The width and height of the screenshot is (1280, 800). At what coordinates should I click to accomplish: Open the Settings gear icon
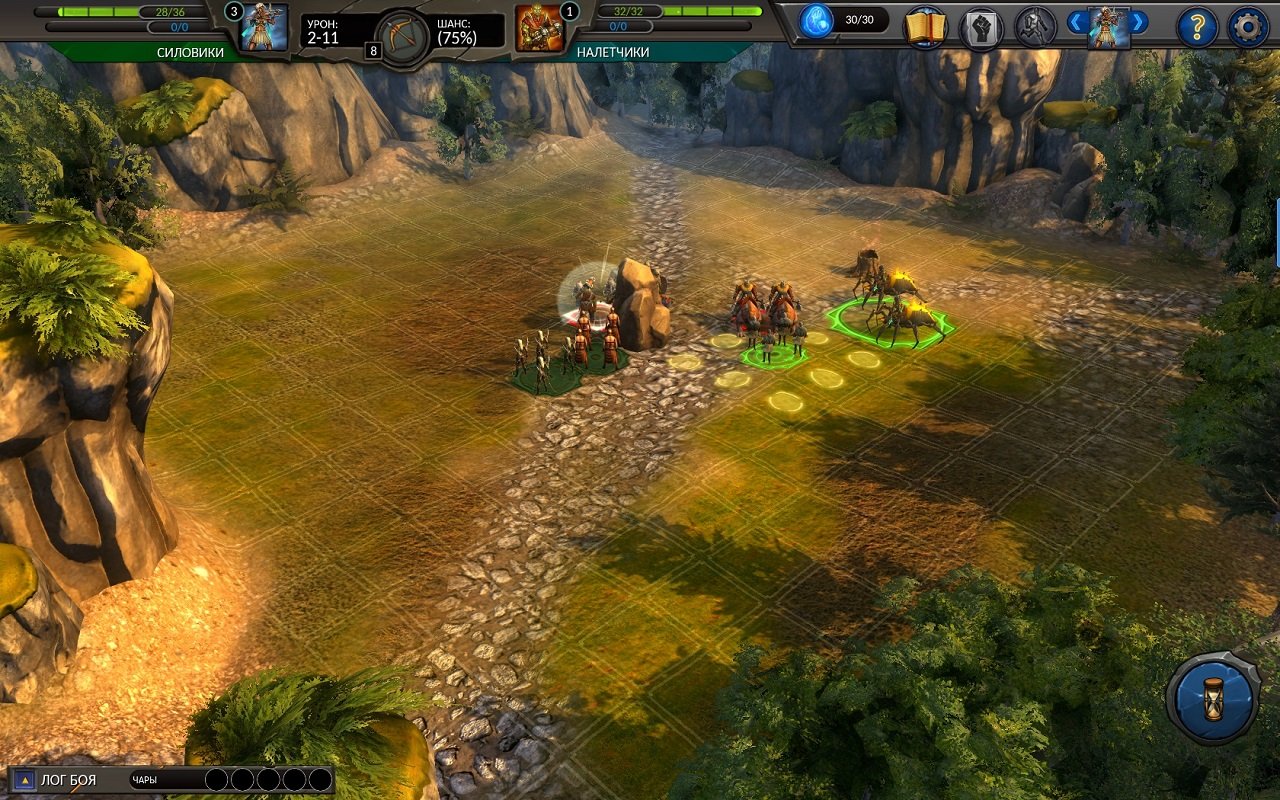1249,27
